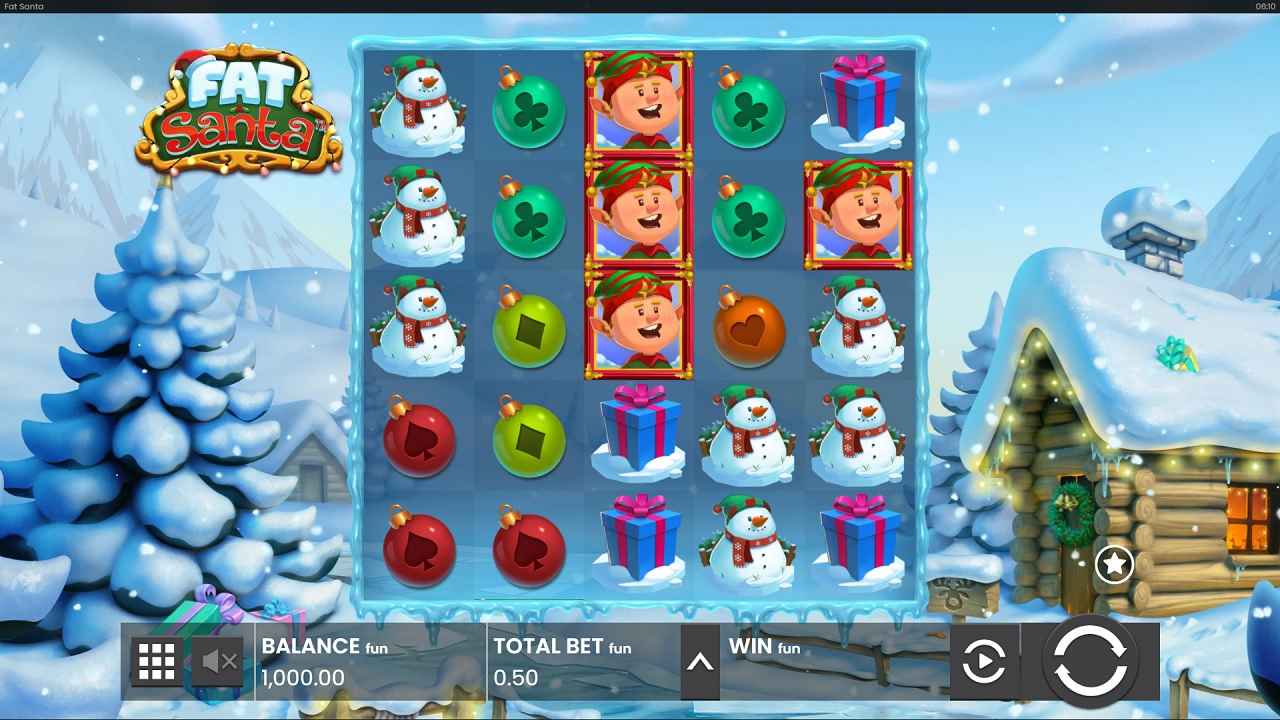Click the star bonus button on the cabin

[1113, 563]
